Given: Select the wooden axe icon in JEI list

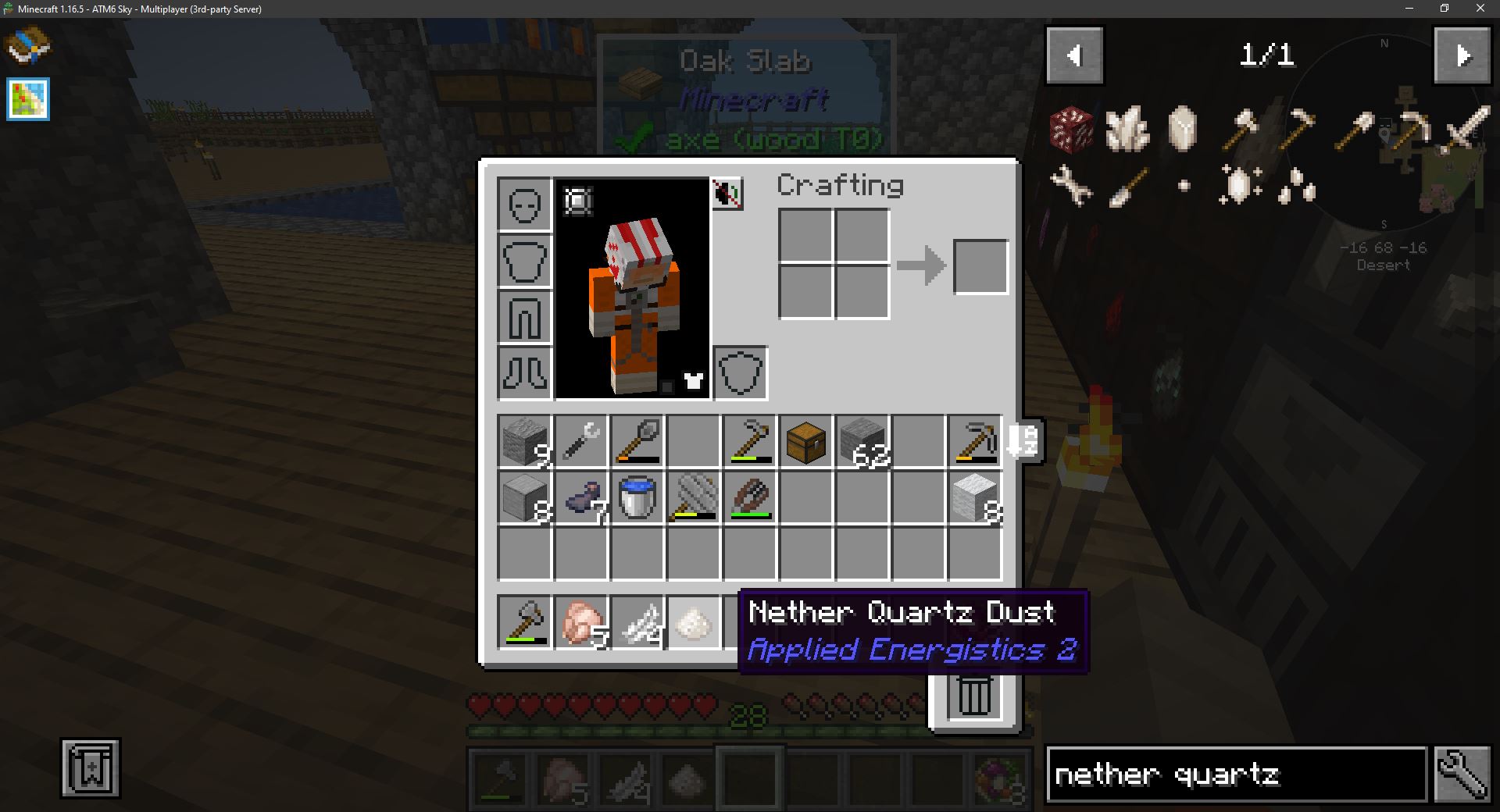Looking at the screenshot, I should pyautogui.click(x=1242, y=126).
